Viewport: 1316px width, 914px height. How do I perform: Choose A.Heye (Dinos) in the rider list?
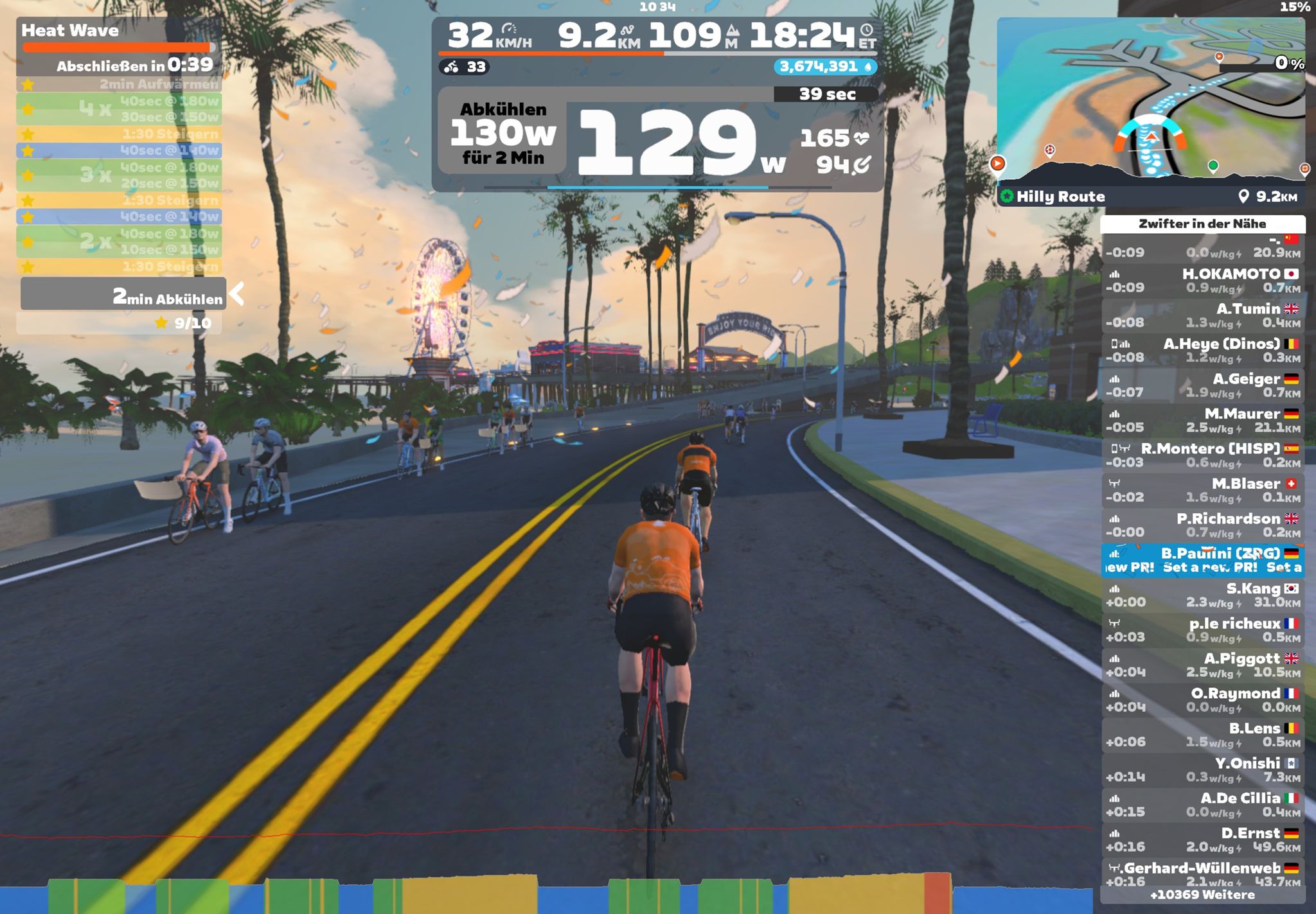click(1203, 351)
